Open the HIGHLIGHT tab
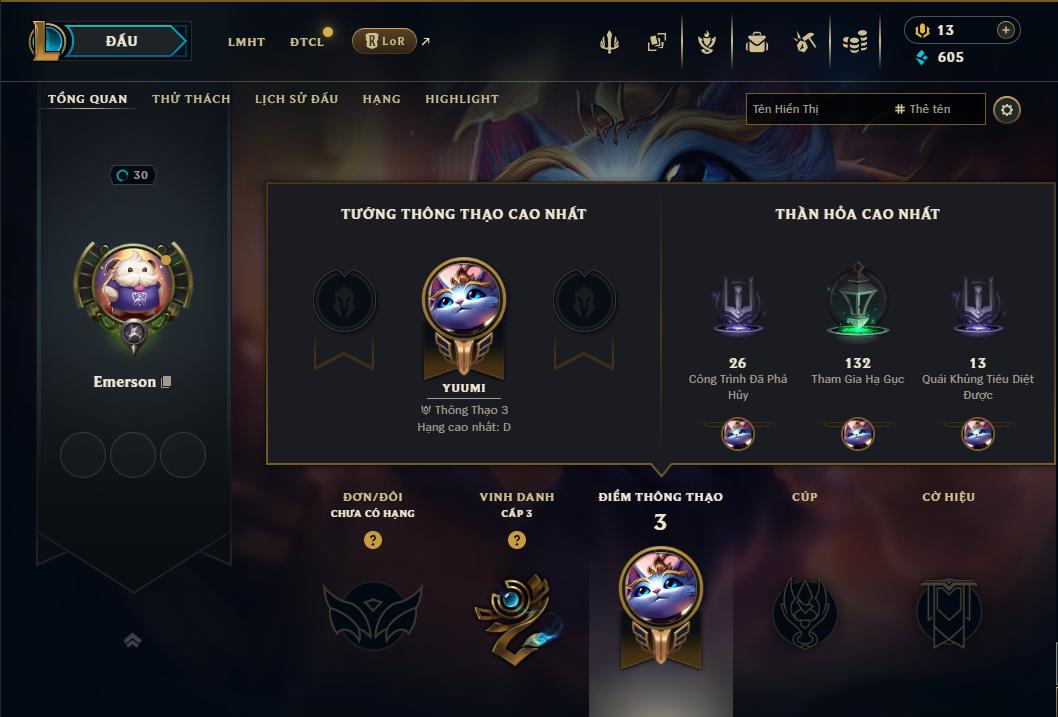This screenshot has width=1058, height=717. pyautogui.click(x=461, y=99)
